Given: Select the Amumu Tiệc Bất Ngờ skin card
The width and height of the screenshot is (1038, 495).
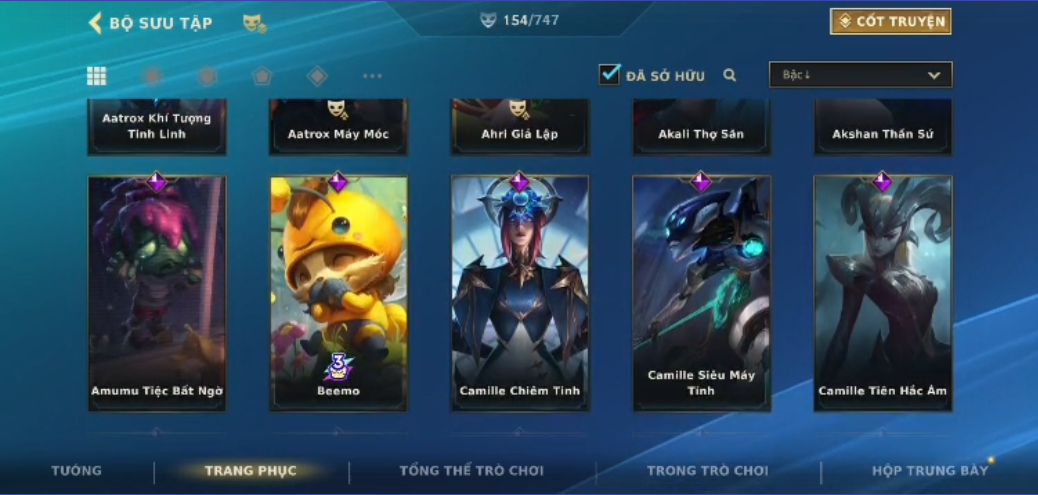Looking at the screenshot, I should click(157, 293).
